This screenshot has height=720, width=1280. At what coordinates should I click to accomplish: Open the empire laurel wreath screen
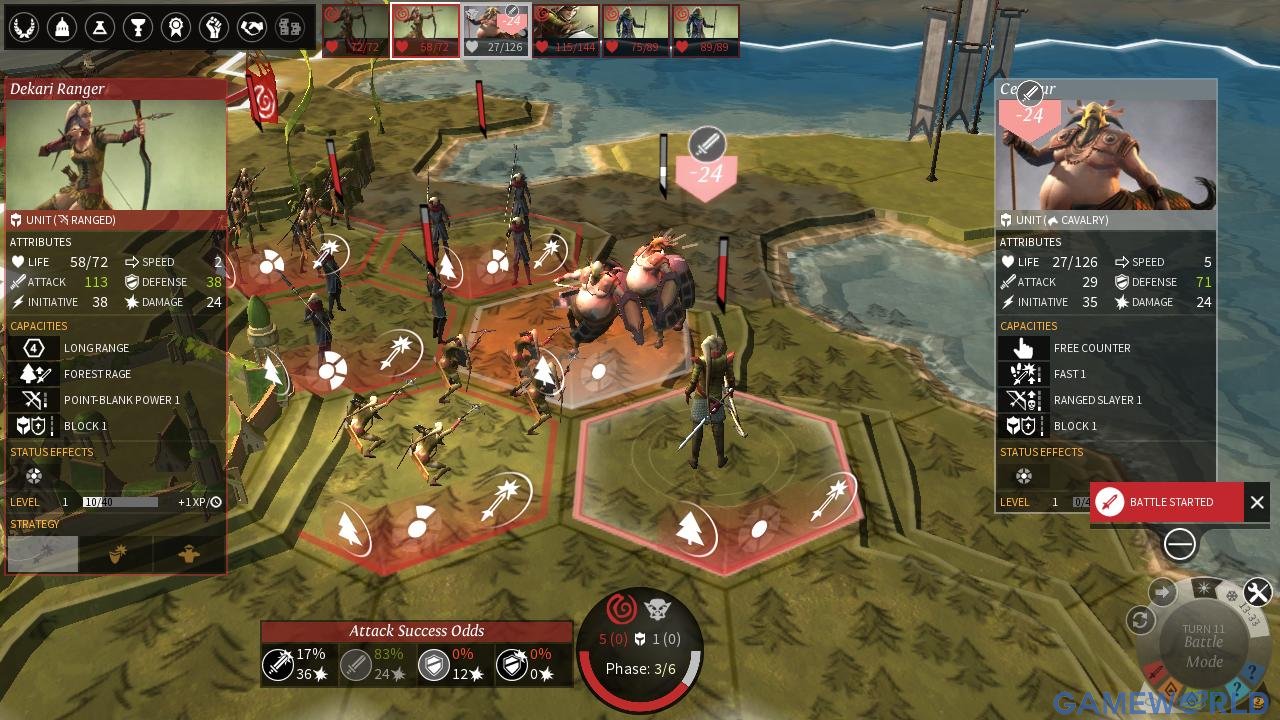pyautogui.click(x=23, y=28)
